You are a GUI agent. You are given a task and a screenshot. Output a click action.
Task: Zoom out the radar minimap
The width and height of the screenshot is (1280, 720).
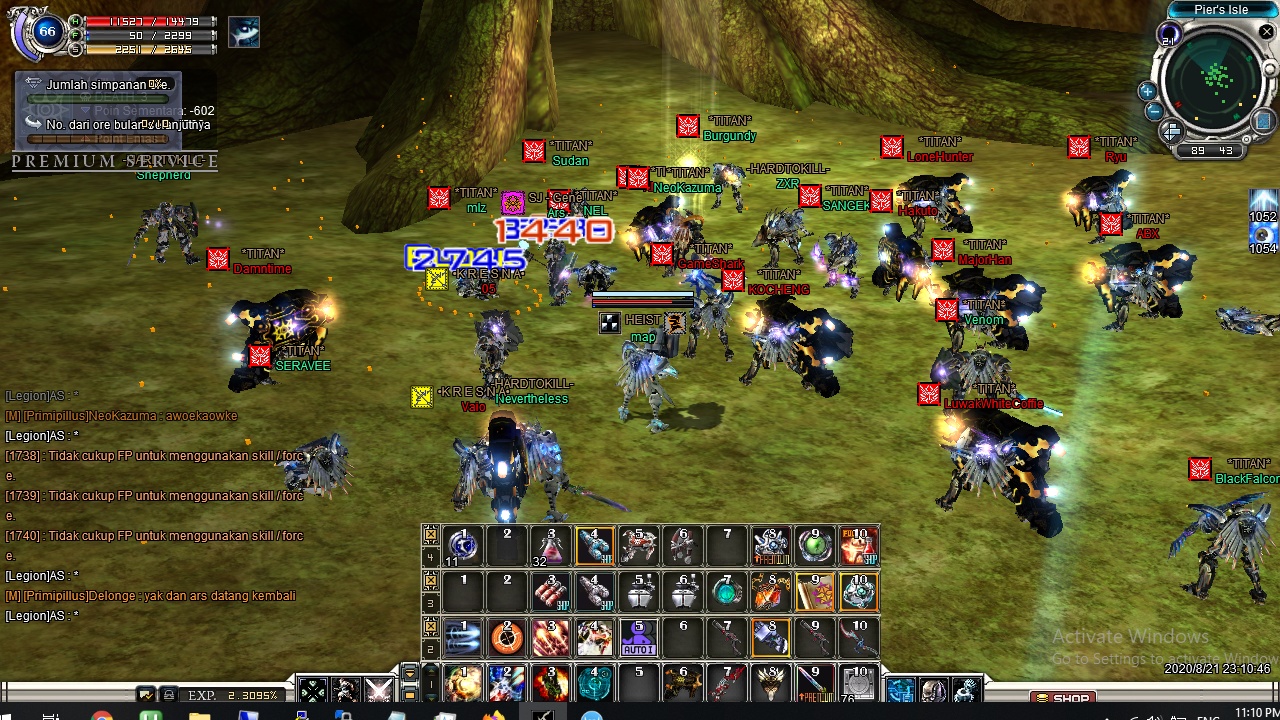1154,111
